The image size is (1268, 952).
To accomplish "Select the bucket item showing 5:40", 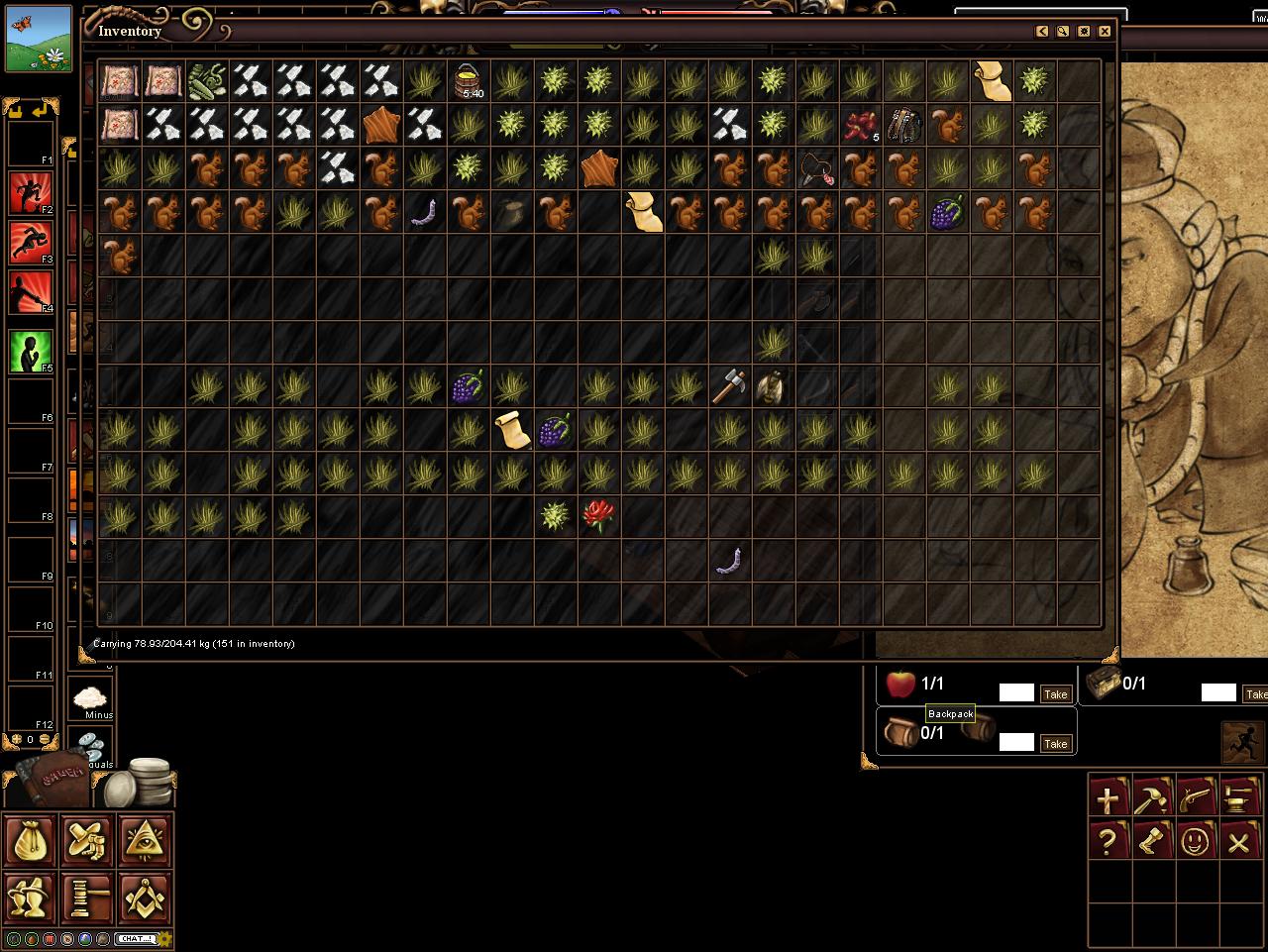I will click(468, 81).
